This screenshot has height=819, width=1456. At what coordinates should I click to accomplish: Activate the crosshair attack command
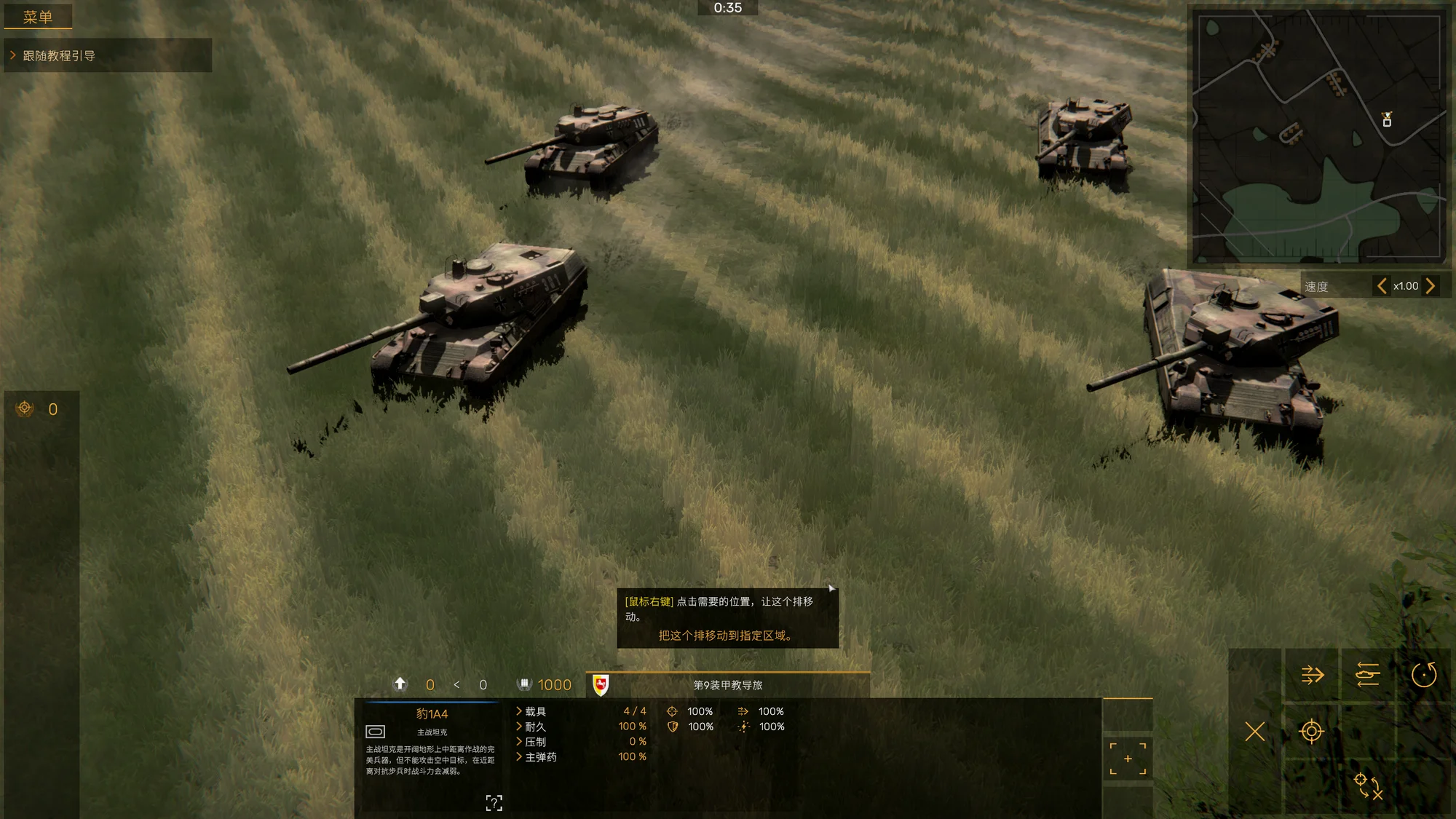pyautogui.click(x=1311, y=731)
